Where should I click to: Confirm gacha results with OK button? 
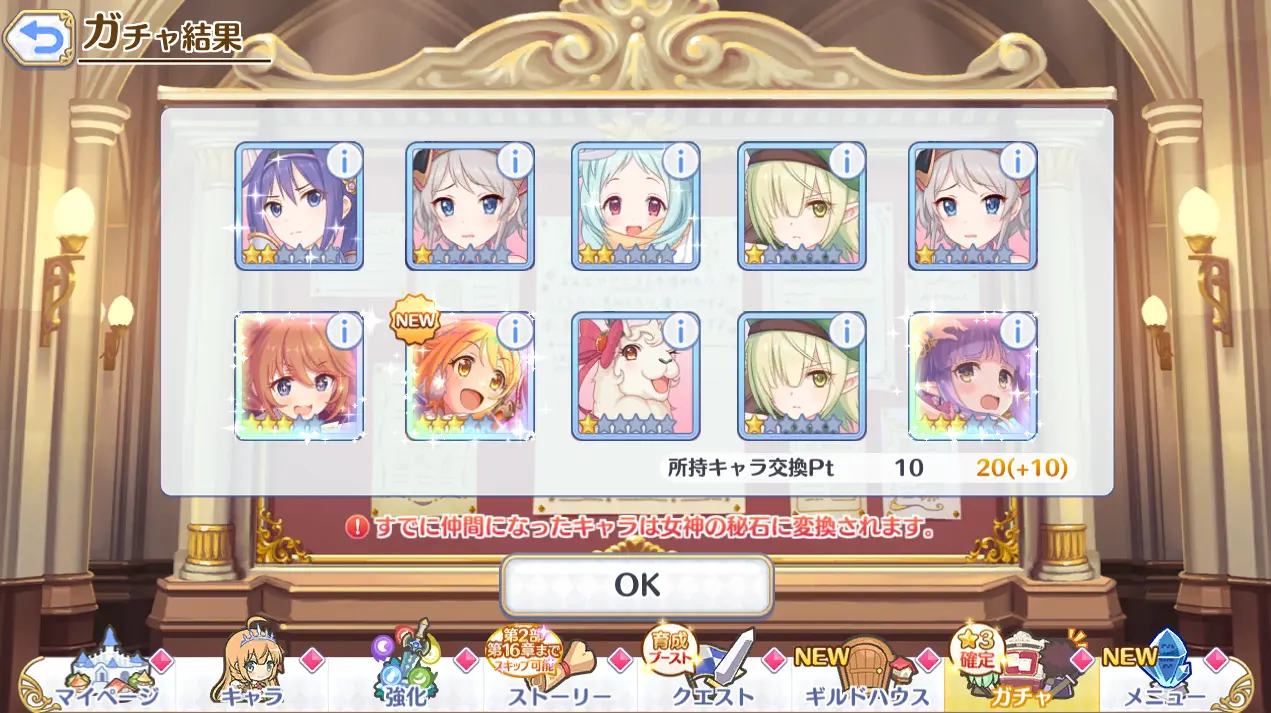637,585
